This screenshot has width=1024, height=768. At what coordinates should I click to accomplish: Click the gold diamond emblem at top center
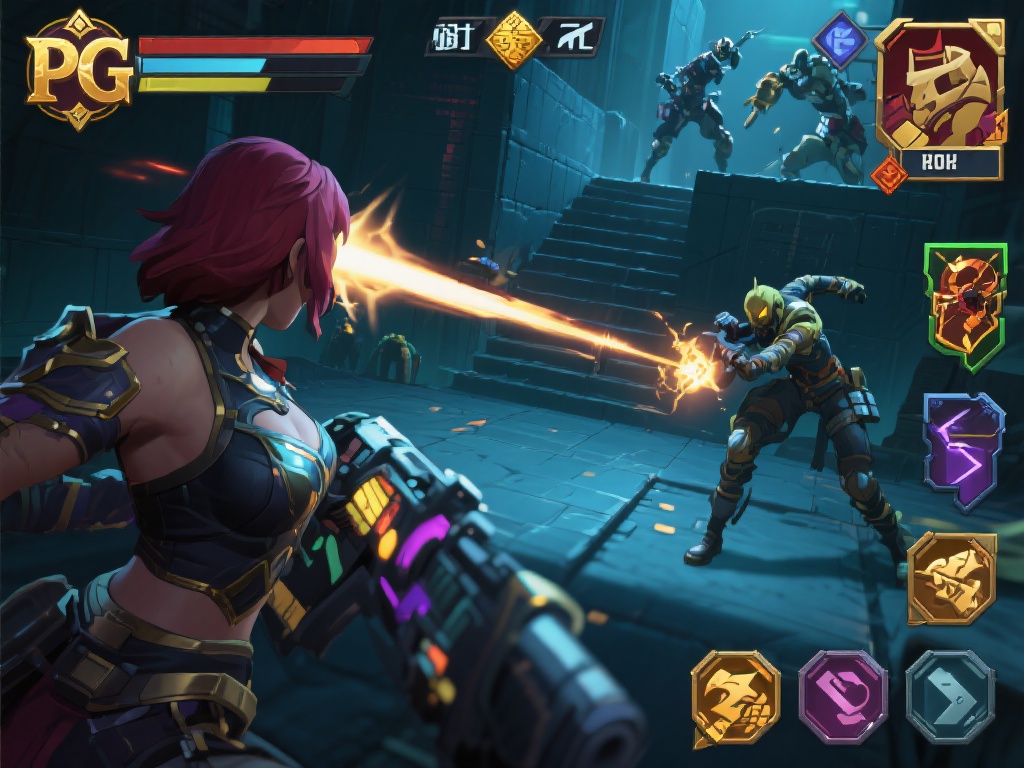514,40
